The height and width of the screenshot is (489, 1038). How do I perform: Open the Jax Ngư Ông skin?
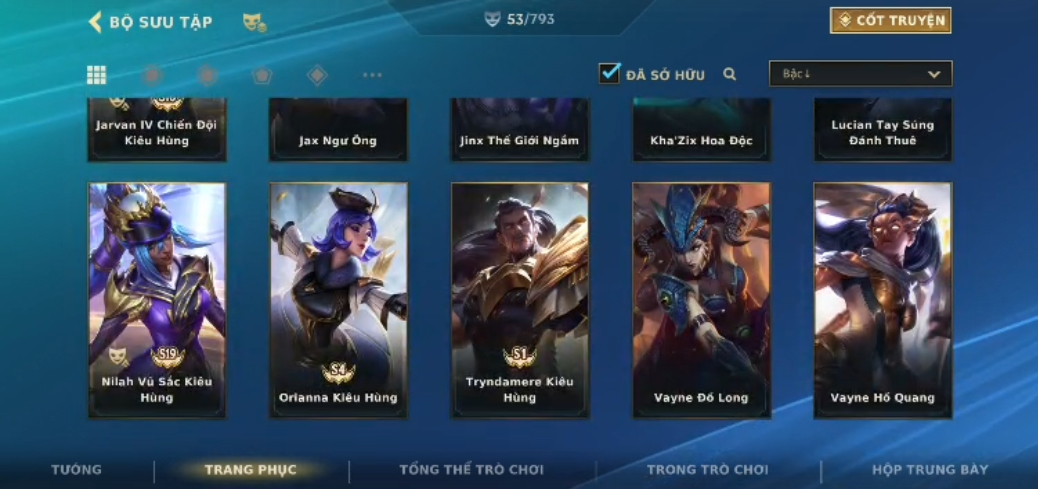338,130
